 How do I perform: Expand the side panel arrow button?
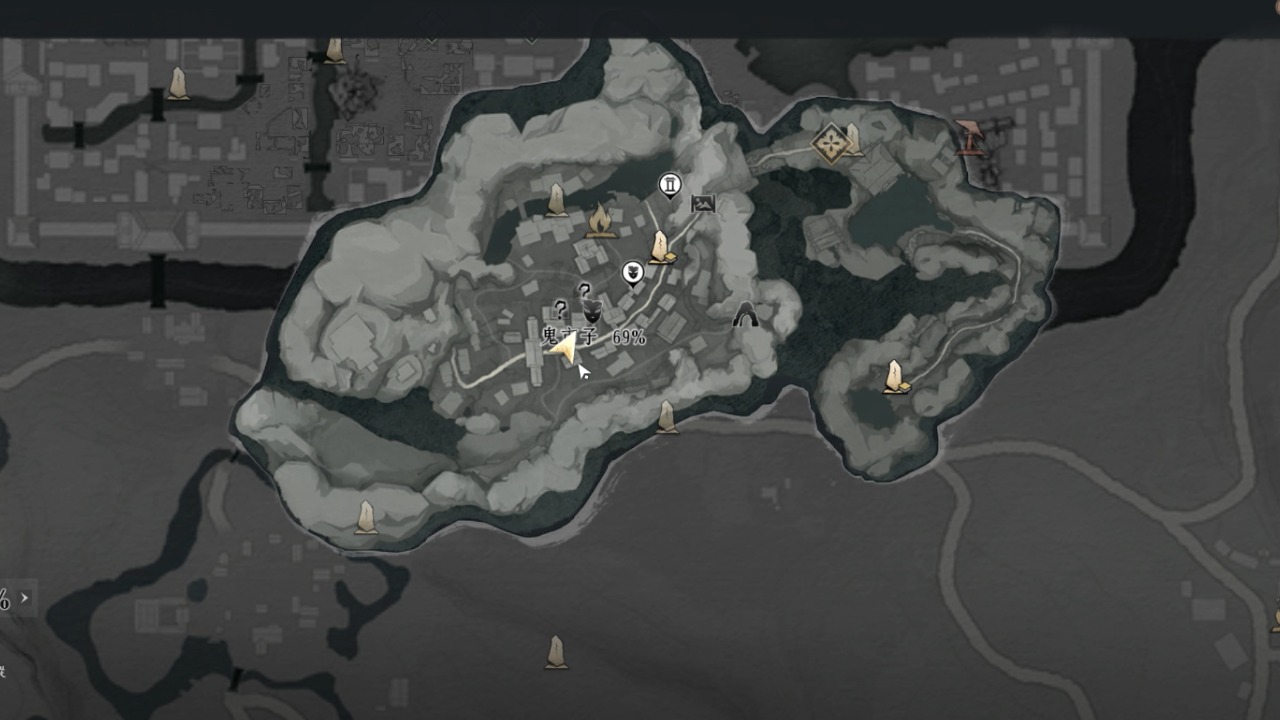click(24, 598)
